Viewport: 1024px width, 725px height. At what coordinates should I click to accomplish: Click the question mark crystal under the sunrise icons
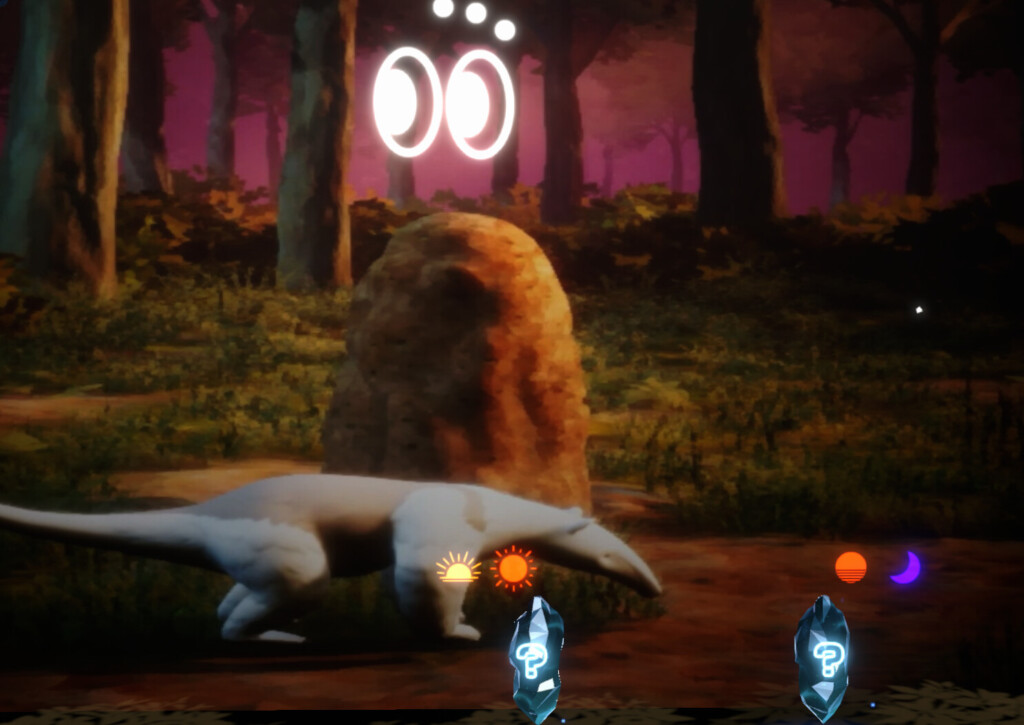pos(536,658)
